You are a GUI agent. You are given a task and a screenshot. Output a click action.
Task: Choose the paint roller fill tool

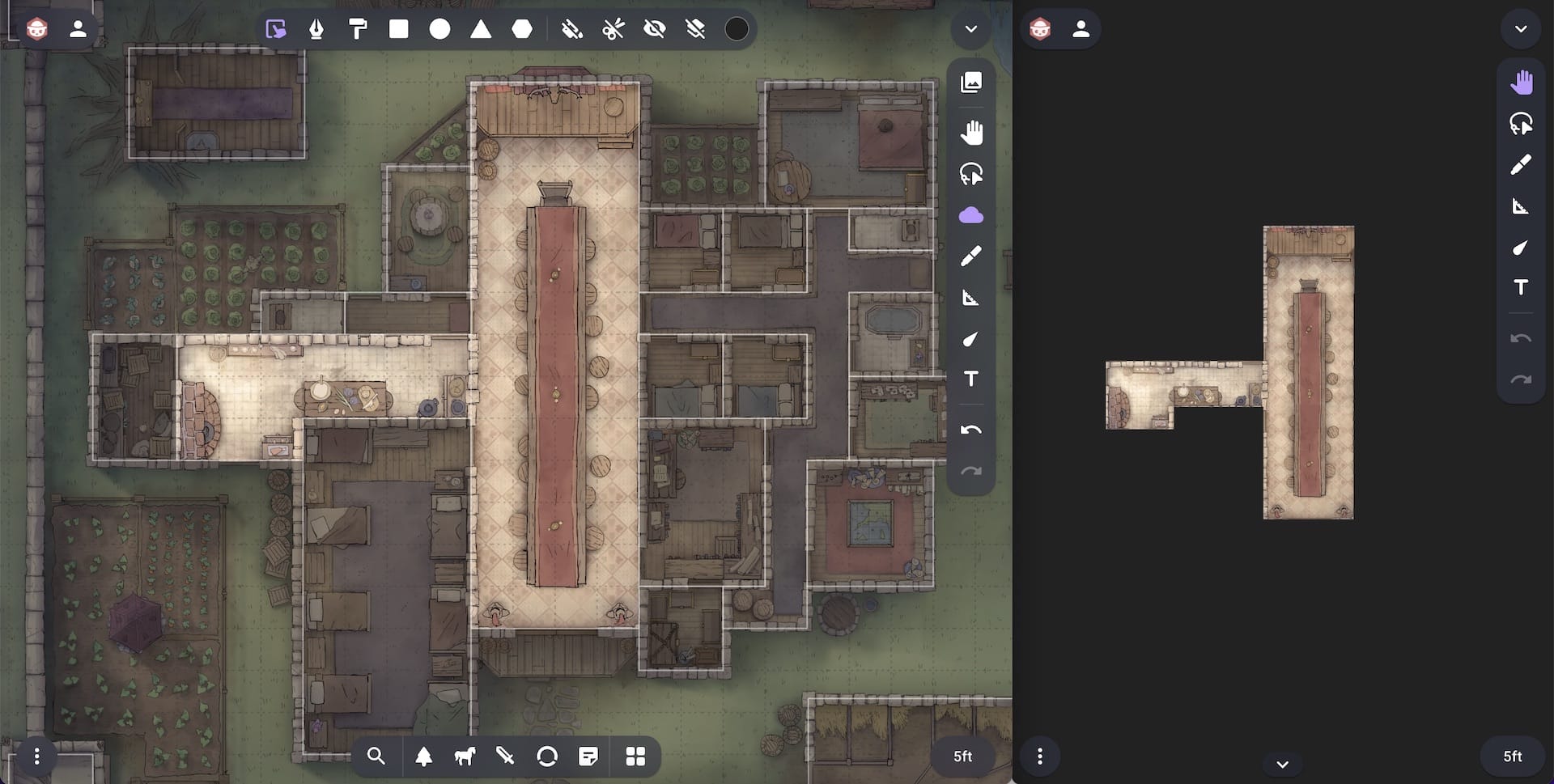(357, 29)
